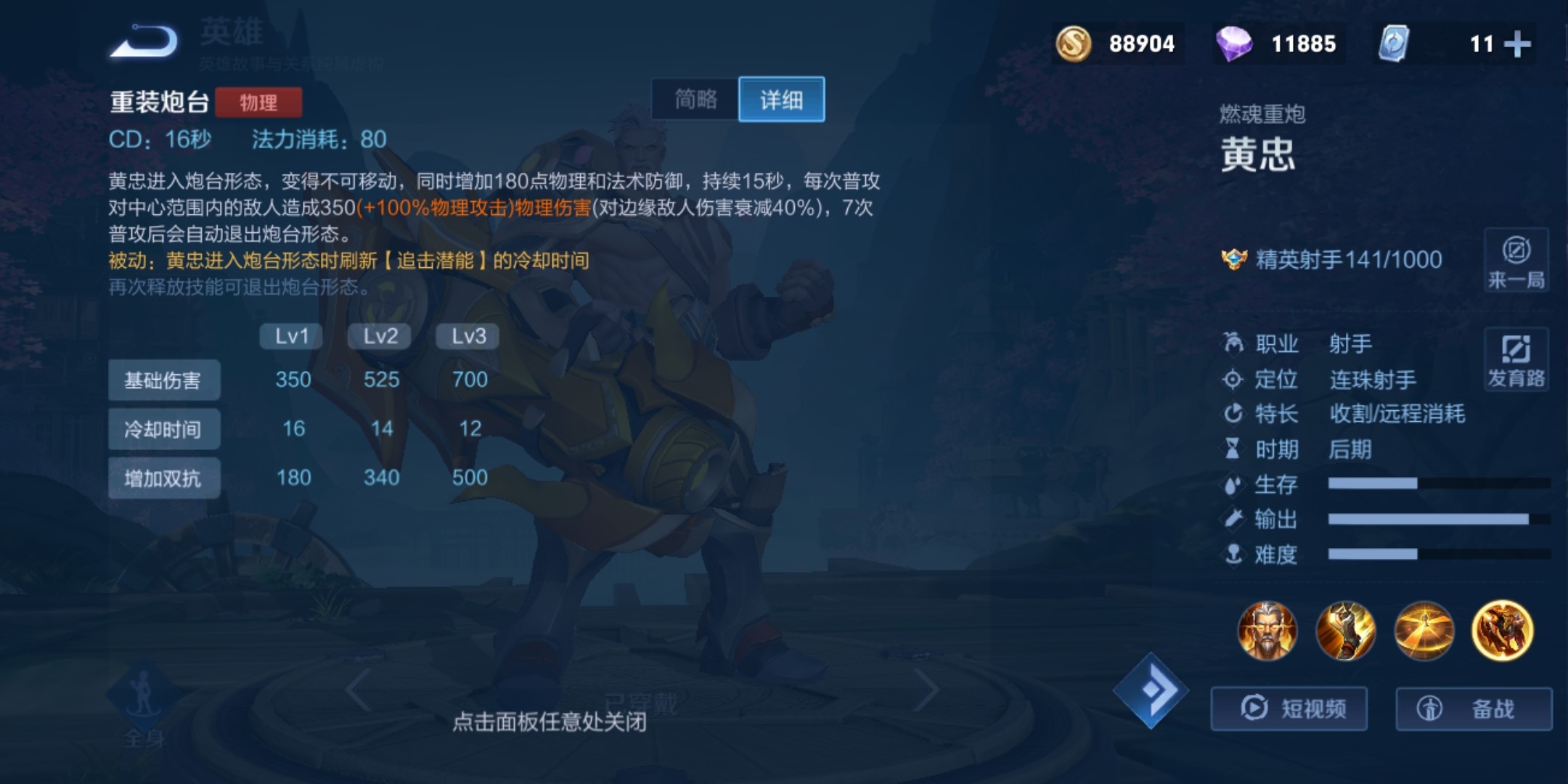The image size is (1568, 784).
Task: Click the gold coin currency icon
Action: pos(1074,44)
